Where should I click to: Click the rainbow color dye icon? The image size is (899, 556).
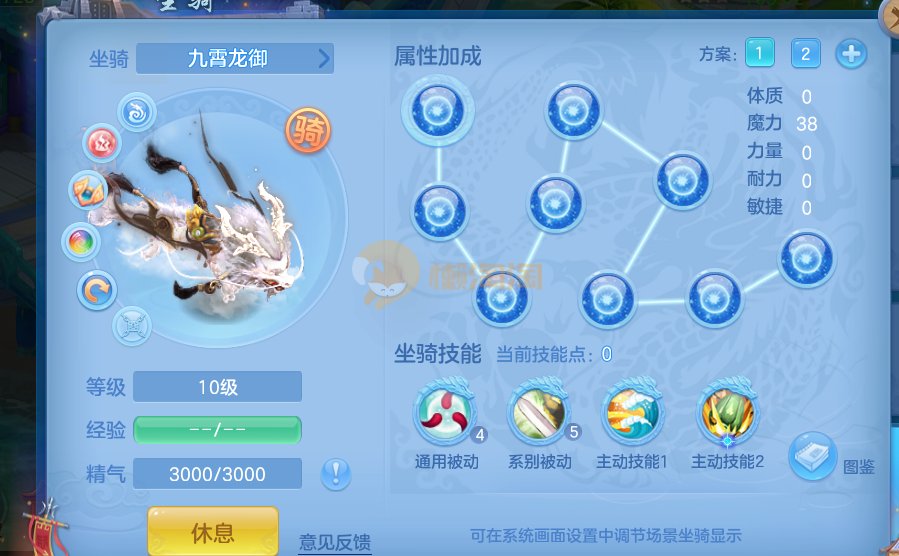pos(80,241)
